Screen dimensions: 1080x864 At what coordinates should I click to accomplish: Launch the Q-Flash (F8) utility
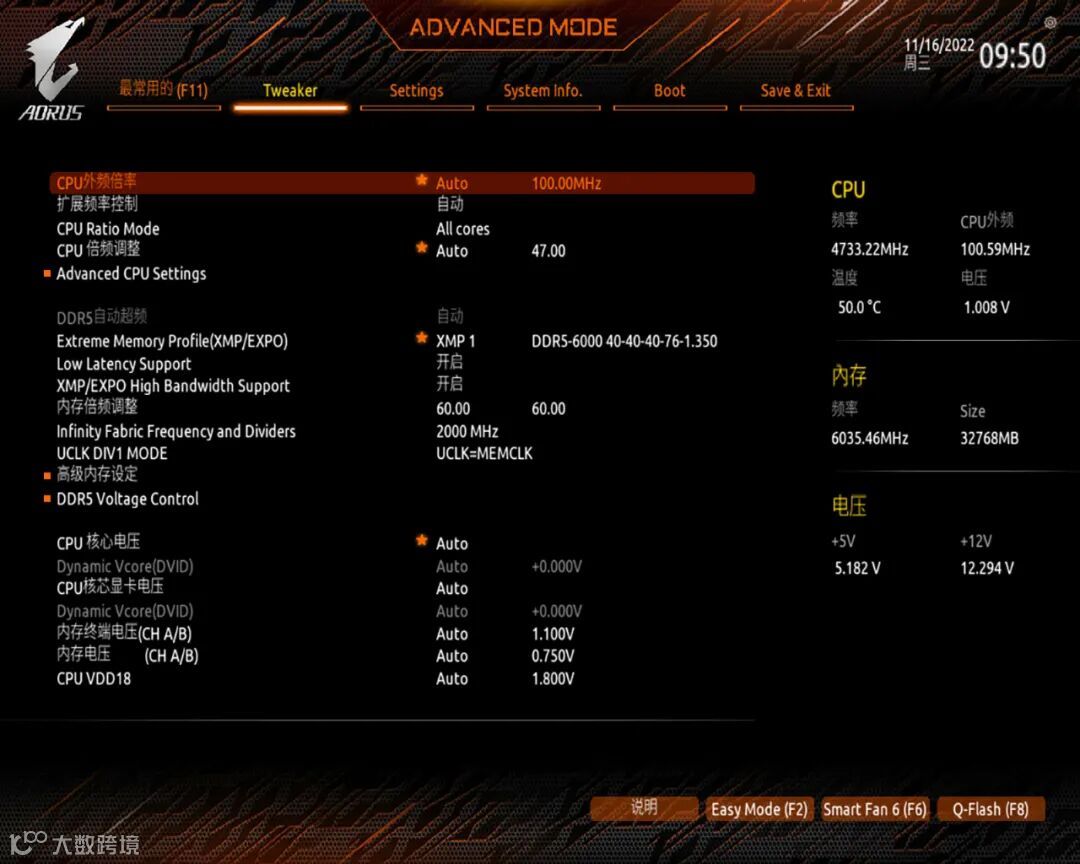click(x=990, y=809)
